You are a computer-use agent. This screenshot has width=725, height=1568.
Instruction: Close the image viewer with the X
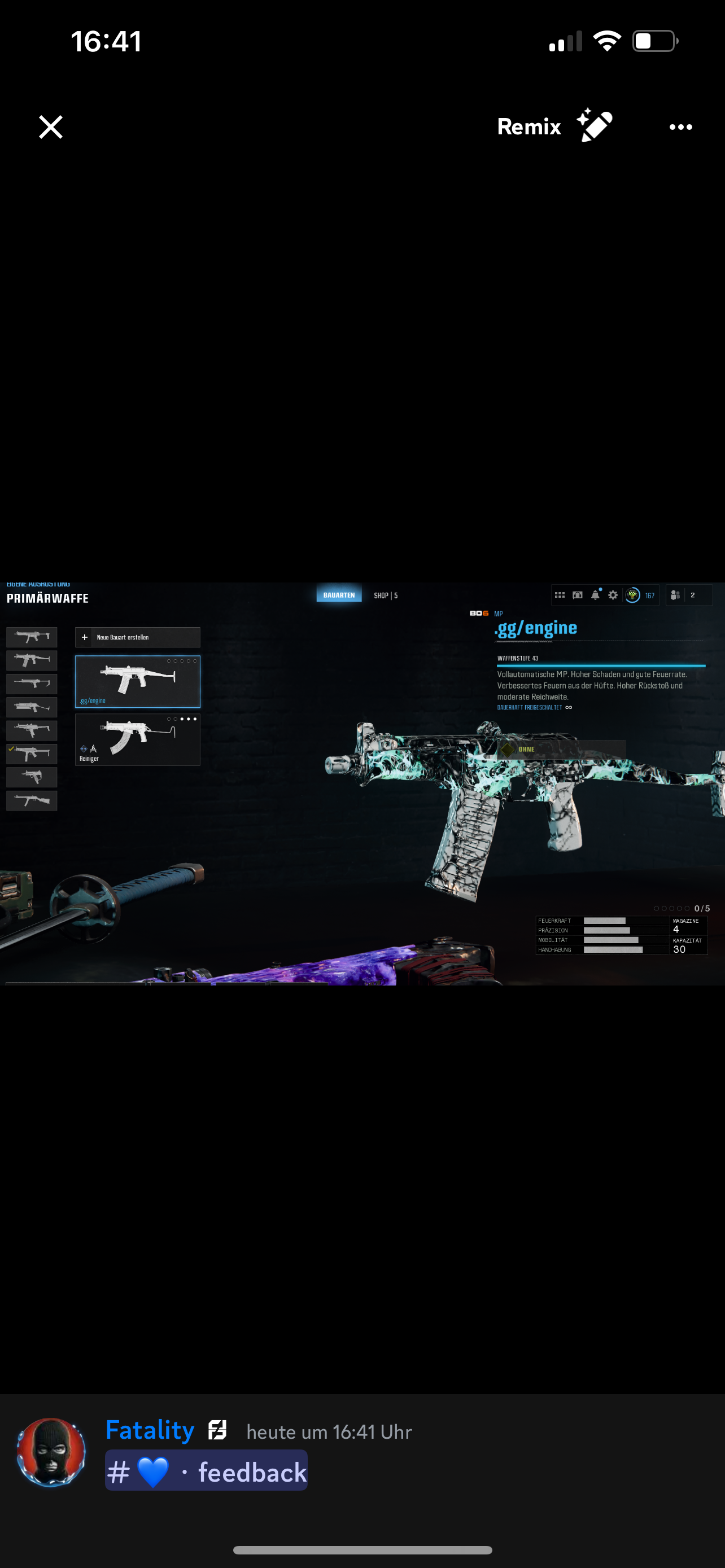tap(50, 126)
